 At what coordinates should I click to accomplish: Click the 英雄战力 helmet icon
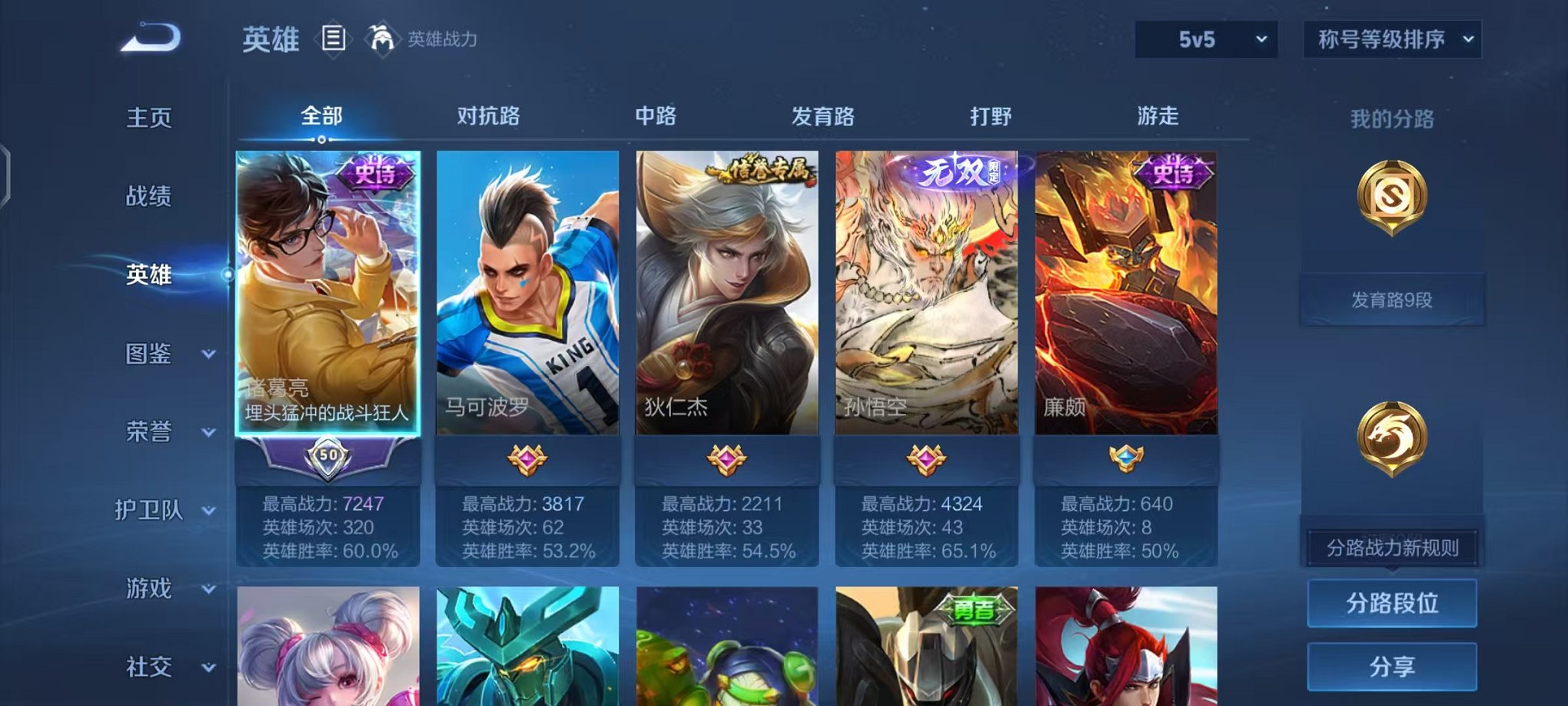[381, 36]
